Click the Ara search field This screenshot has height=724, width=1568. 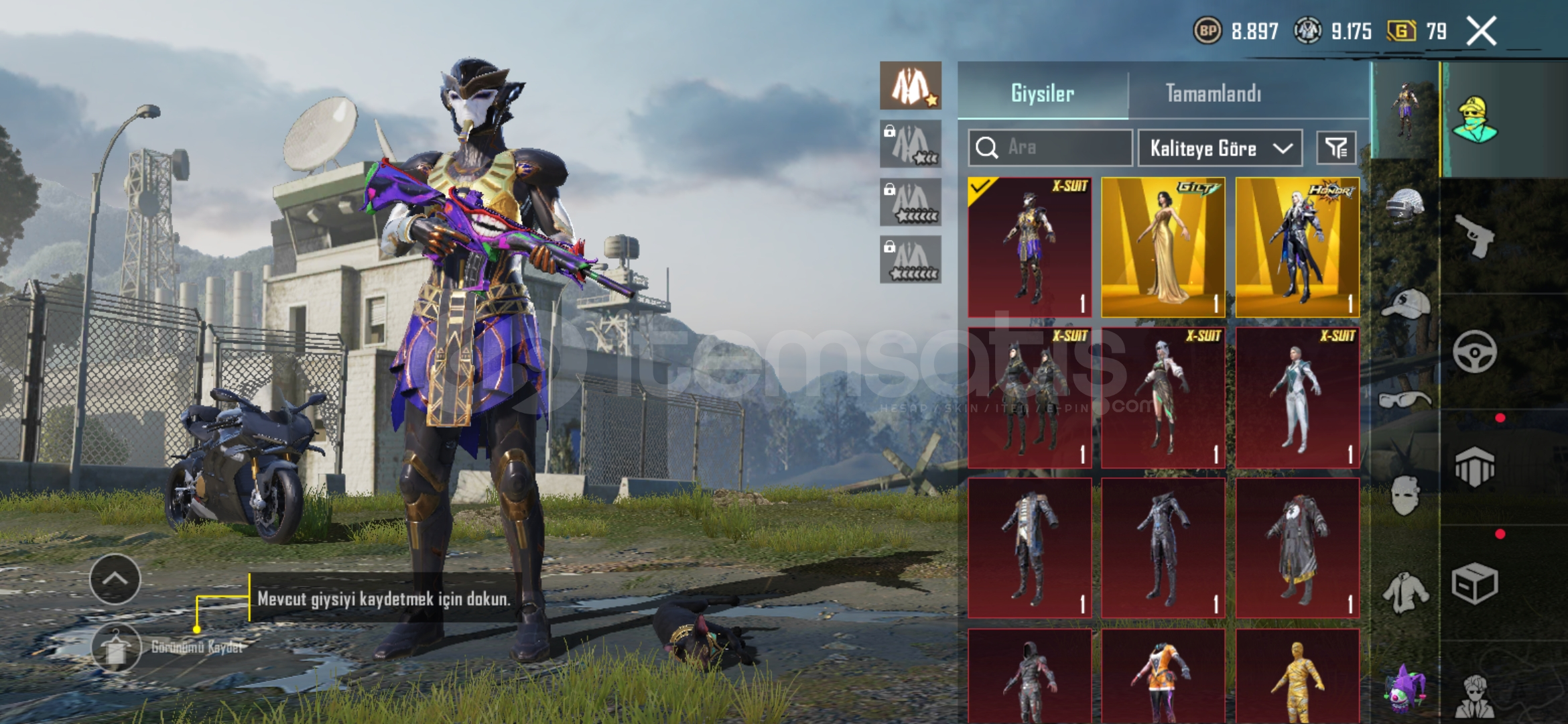coord(1051,147)
